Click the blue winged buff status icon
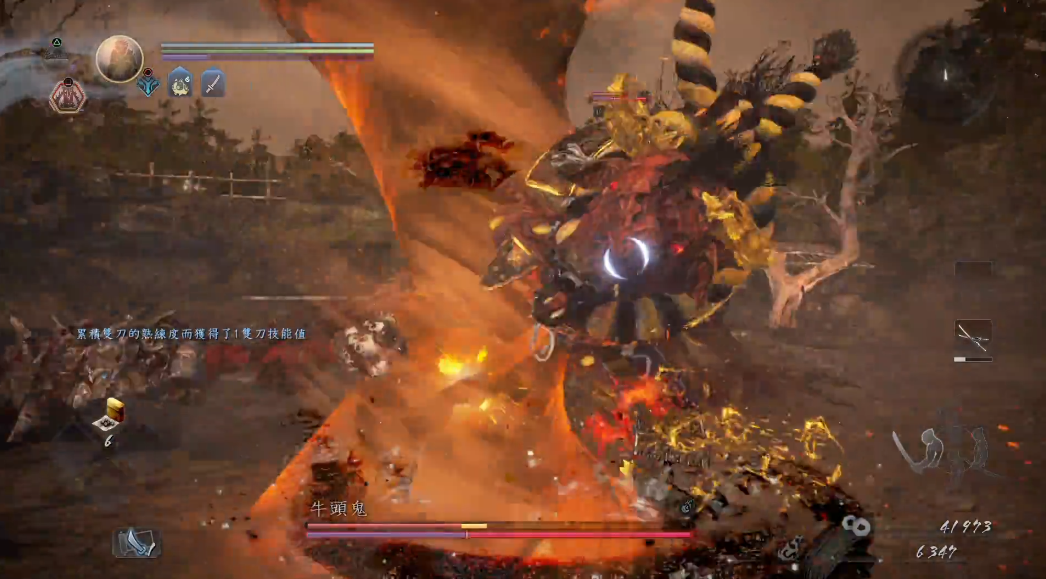The image size is (1046, 579). coord(148,84)
